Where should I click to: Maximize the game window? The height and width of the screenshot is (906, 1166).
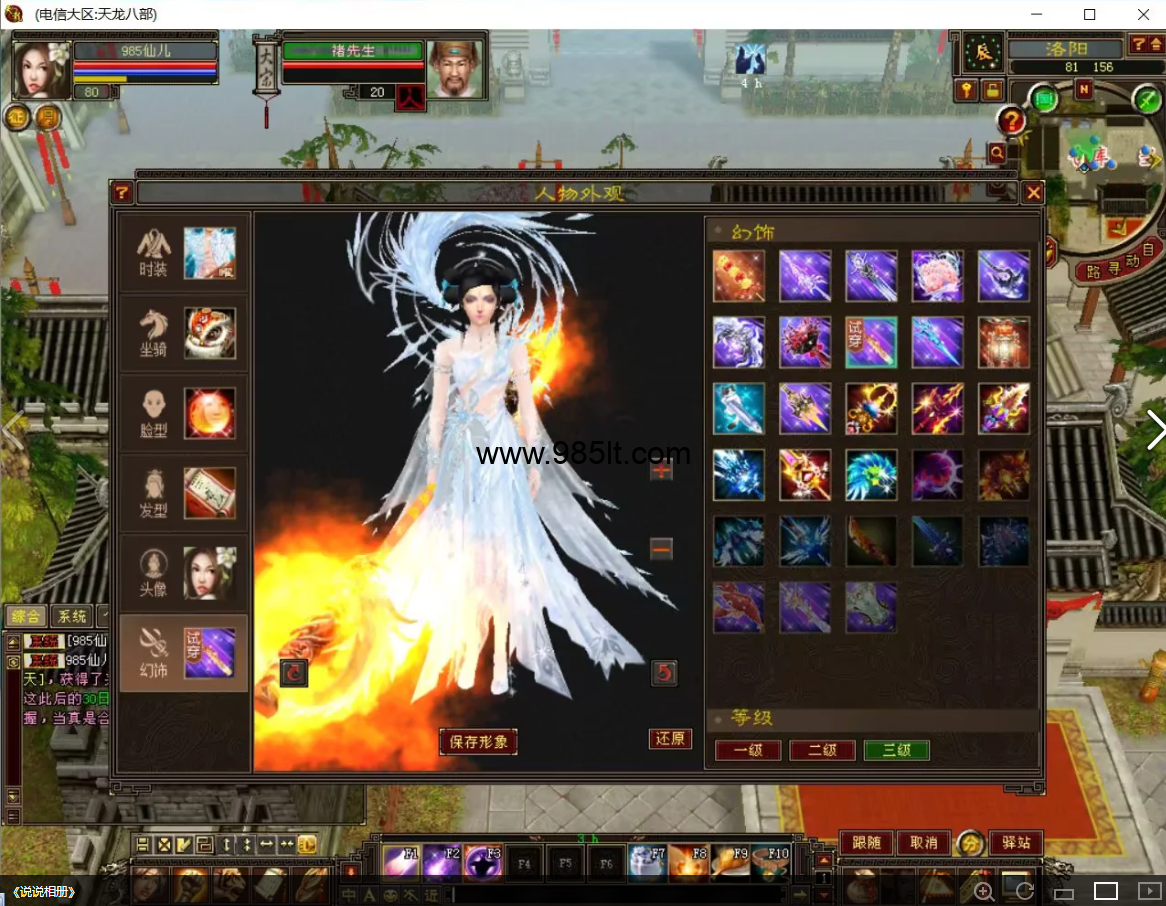(1090, 14)
